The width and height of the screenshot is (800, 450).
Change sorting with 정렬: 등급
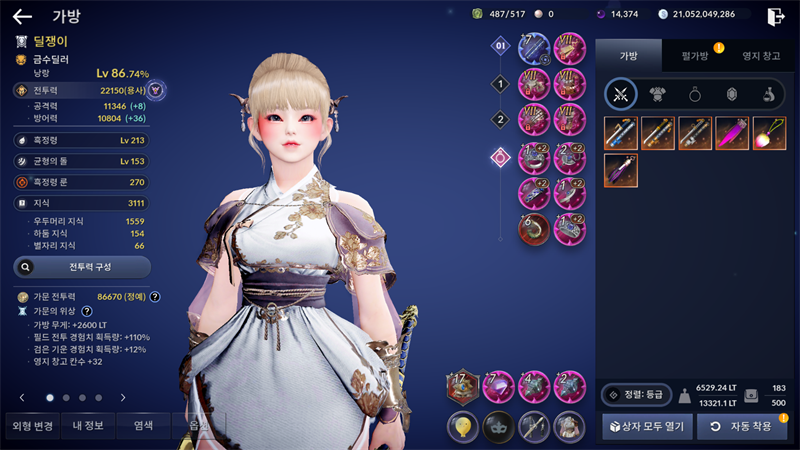pos(636,394)
